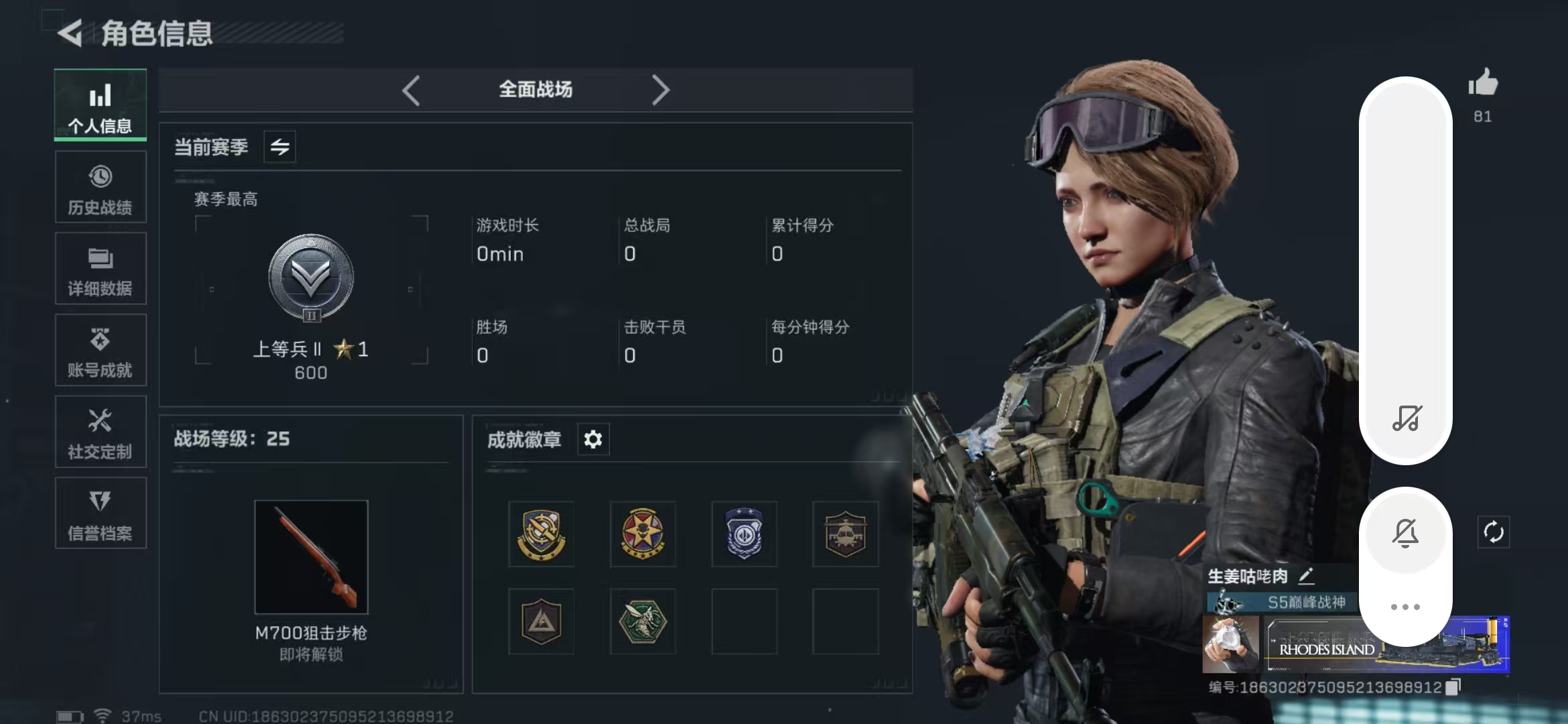1568x724 pixels.
Task: Open the 历史战绩 tab
Action: [x=101, y=187]
